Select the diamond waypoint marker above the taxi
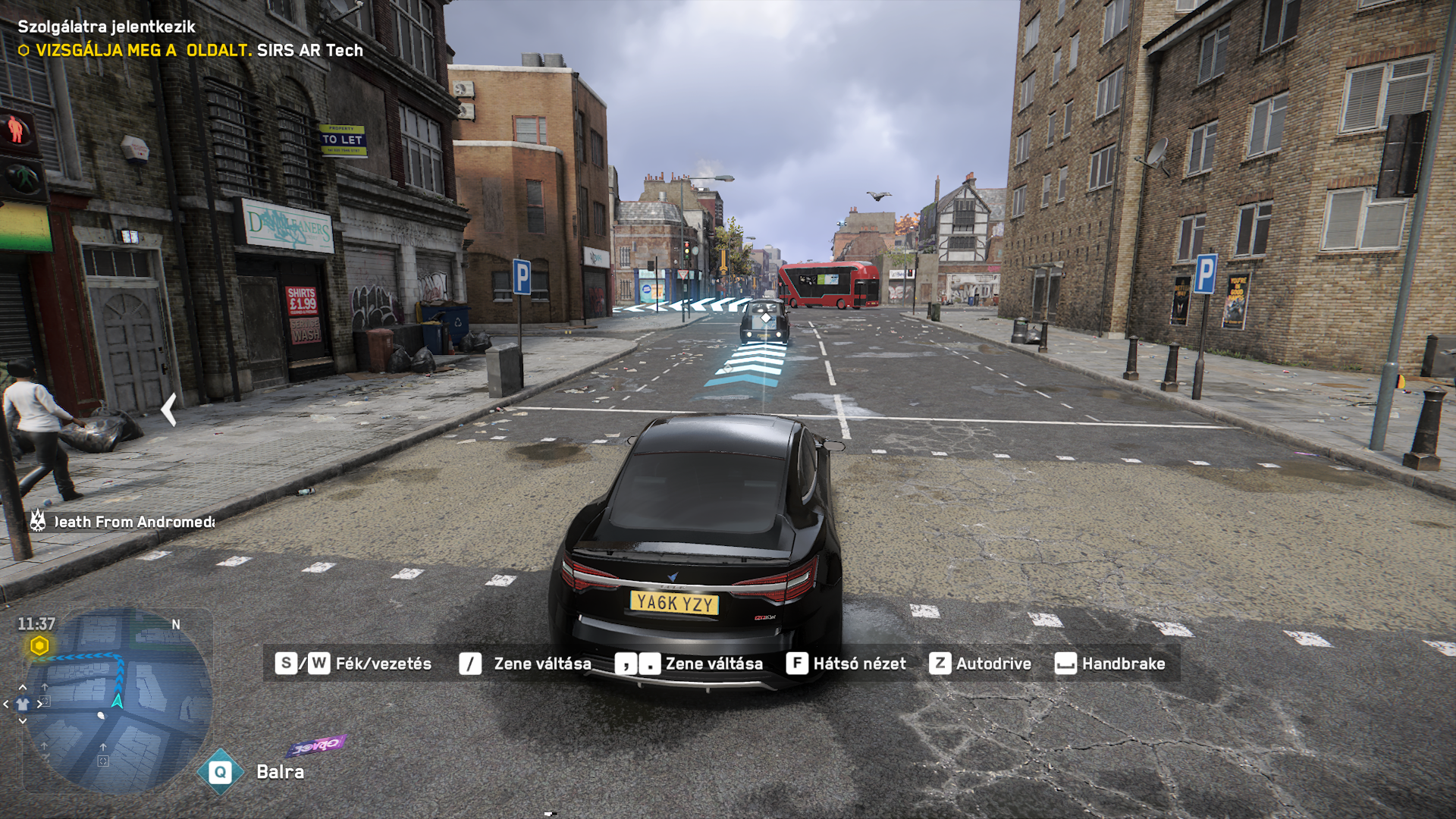This screenshot has height=819, width=1456. coord(765,318)
